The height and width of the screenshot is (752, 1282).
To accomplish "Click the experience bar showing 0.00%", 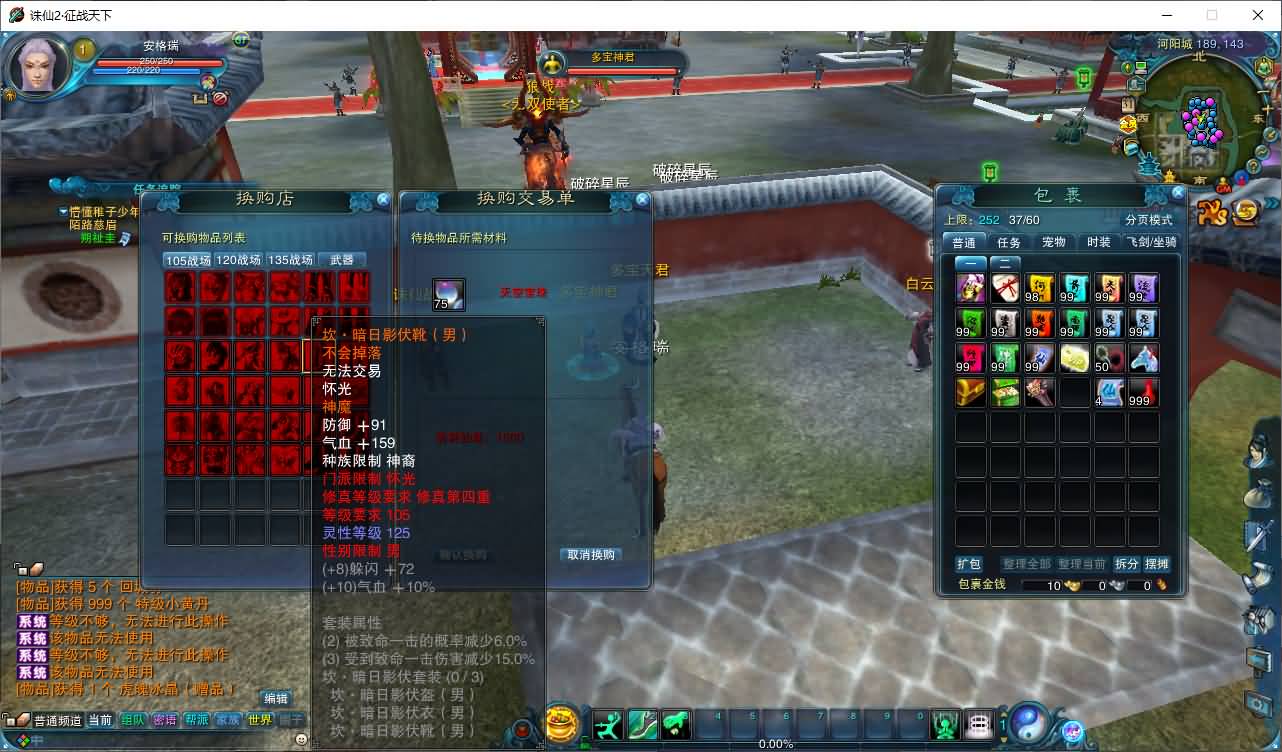I will pos(775,743).
